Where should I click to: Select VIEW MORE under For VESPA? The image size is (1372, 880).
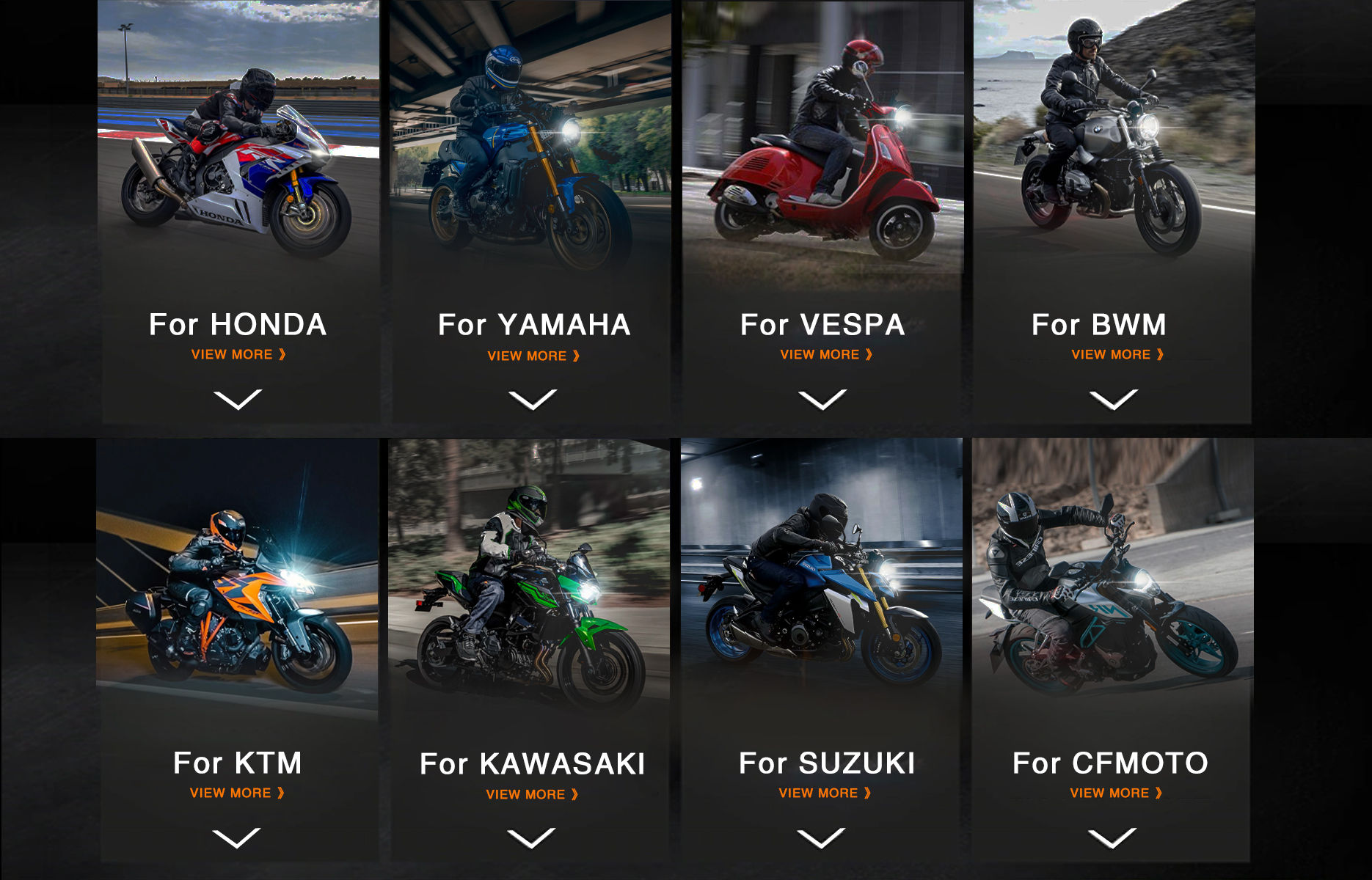point(826,354)
